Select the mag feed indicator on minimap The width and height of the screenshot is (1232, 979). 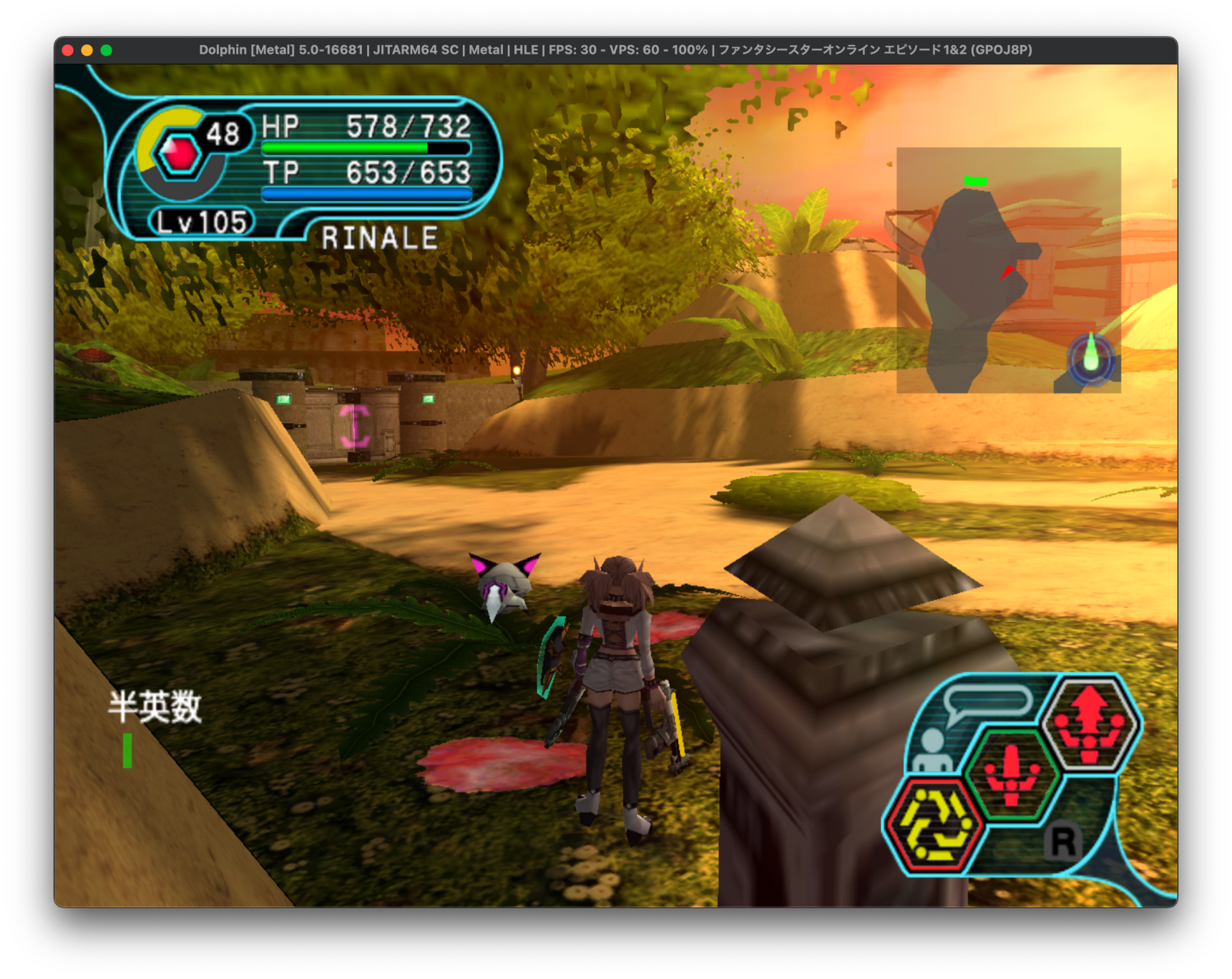point(1090,359)
